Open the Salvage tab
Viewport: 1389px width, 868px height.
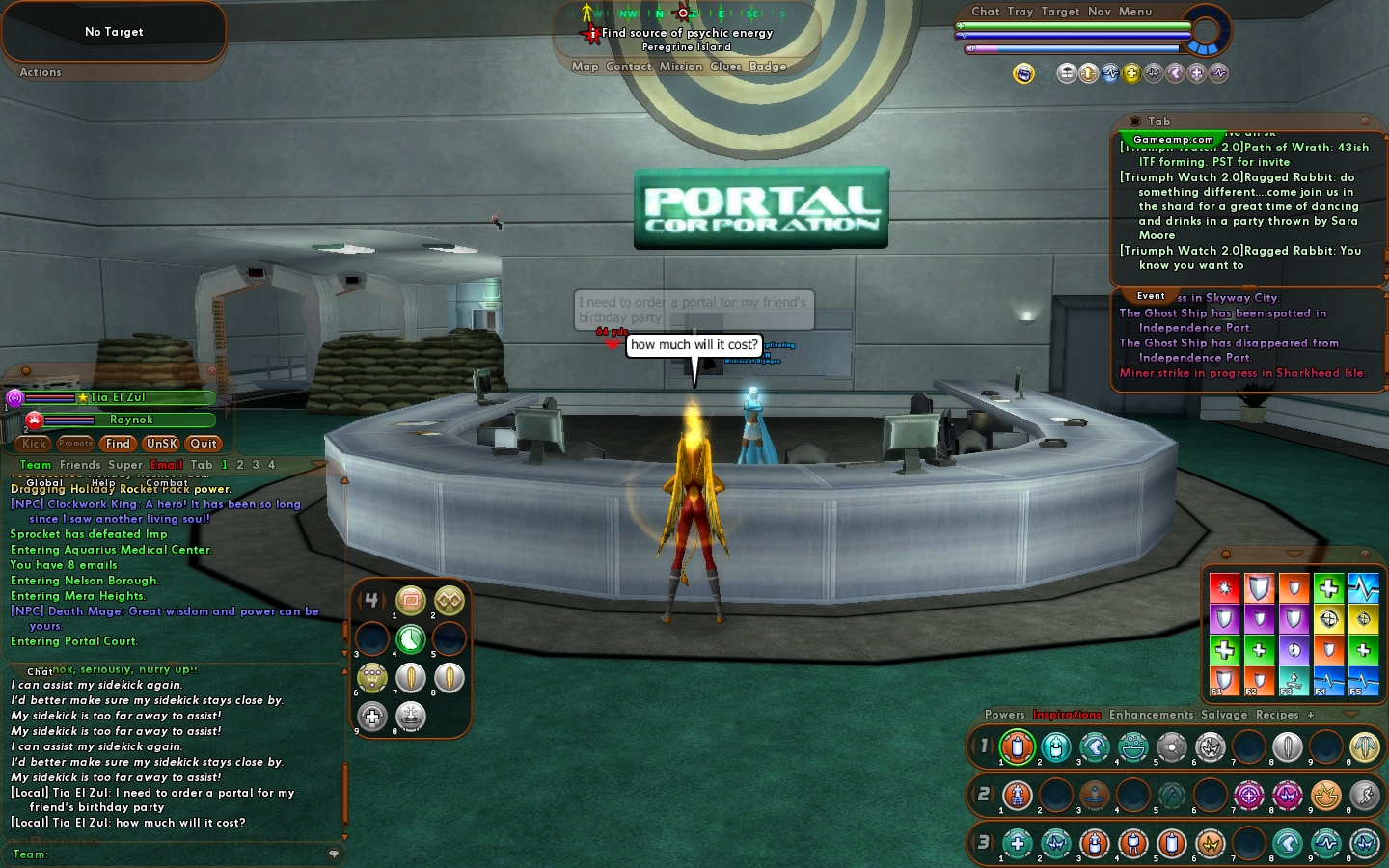(1224, 715)
